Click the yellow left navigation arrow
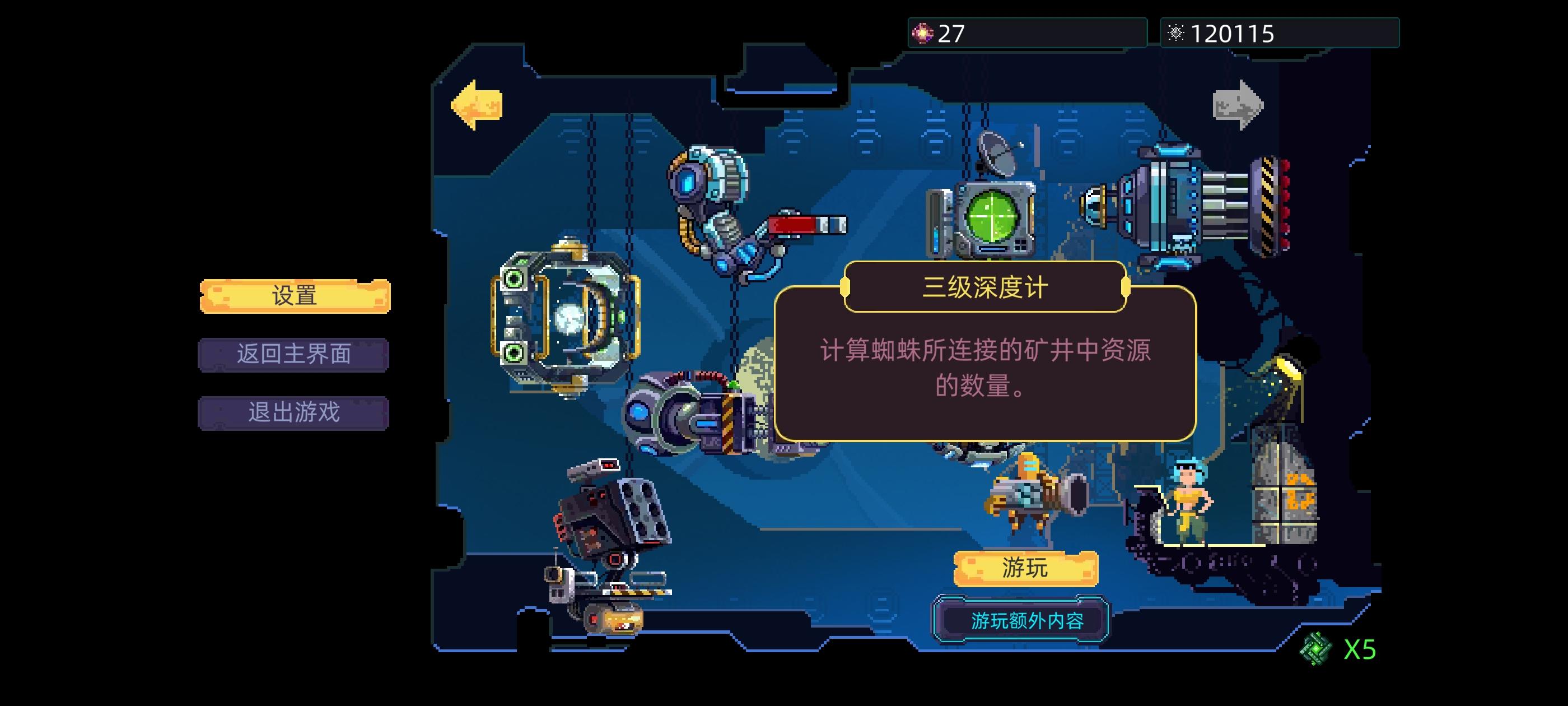 pyautogui.click(x=478, y=100)
